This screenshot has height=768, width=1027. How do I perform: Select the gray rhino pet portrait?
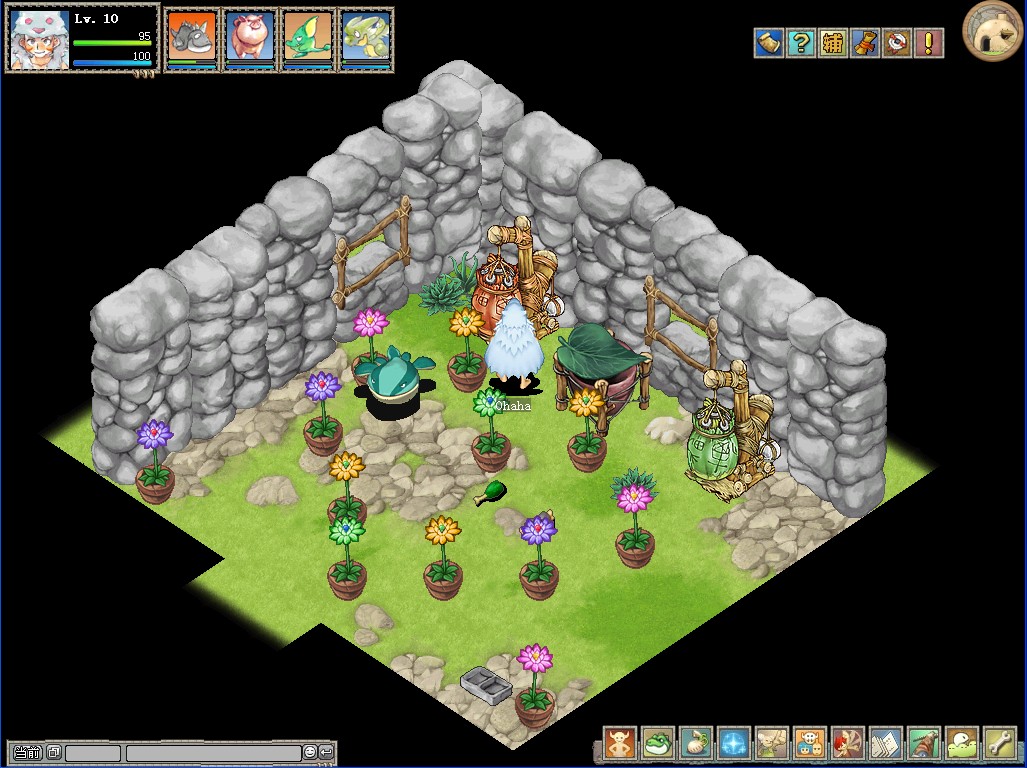pos(191,38)
